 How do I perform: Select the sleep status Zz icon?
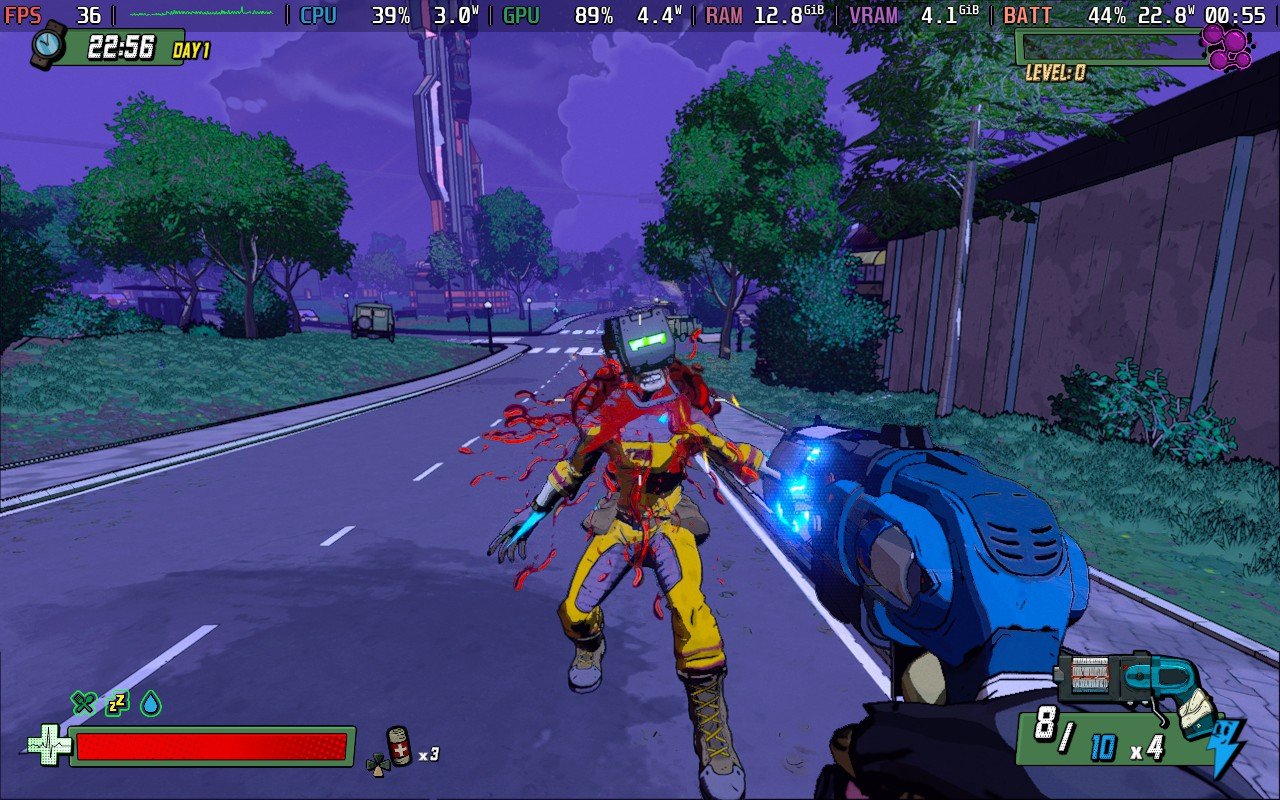(x=117, y=703)
